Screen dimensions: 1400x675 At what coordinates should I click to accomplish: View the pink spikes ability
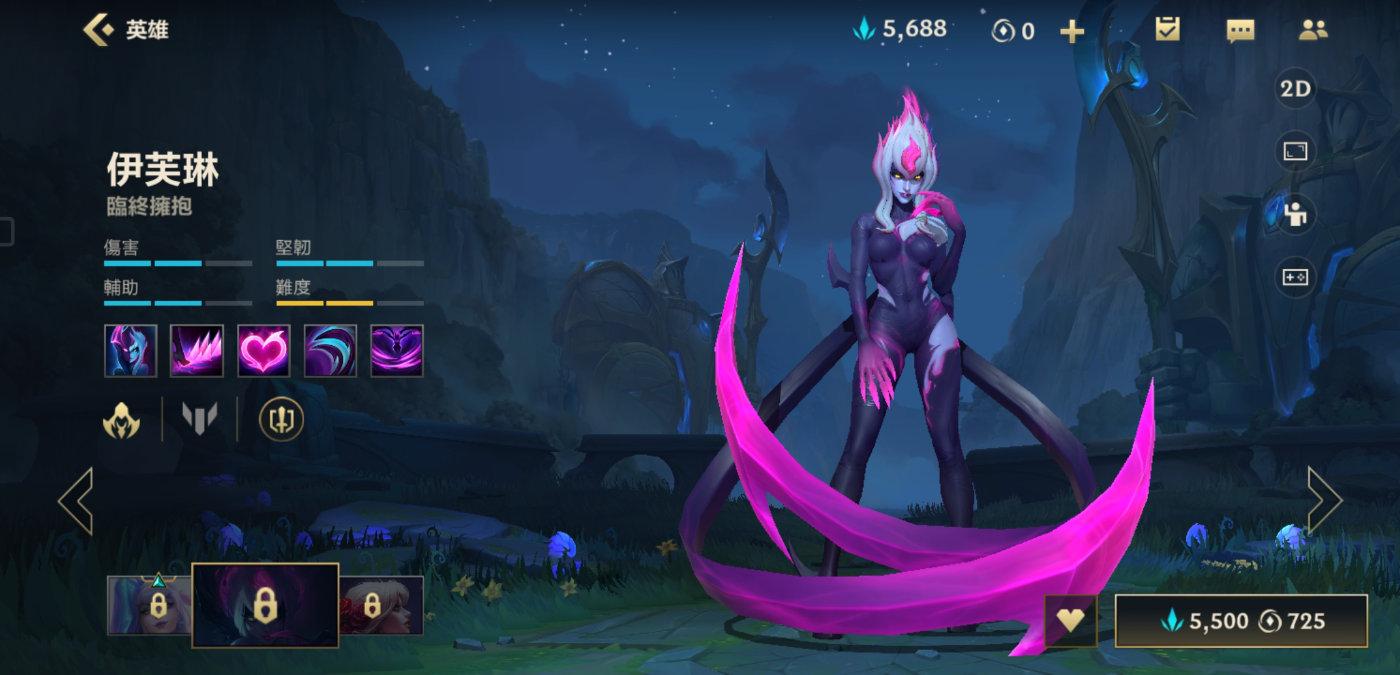[197, 351]
